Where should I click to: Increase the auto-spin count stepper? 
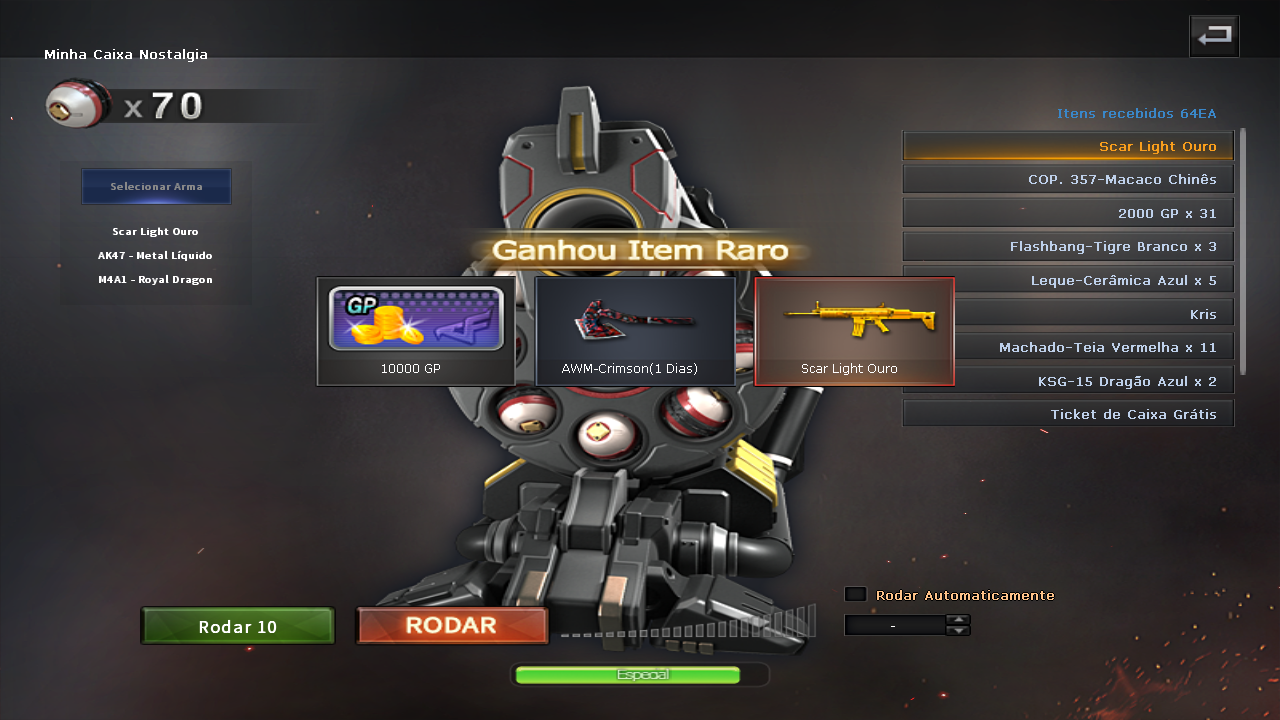click(x=958, y=620)
